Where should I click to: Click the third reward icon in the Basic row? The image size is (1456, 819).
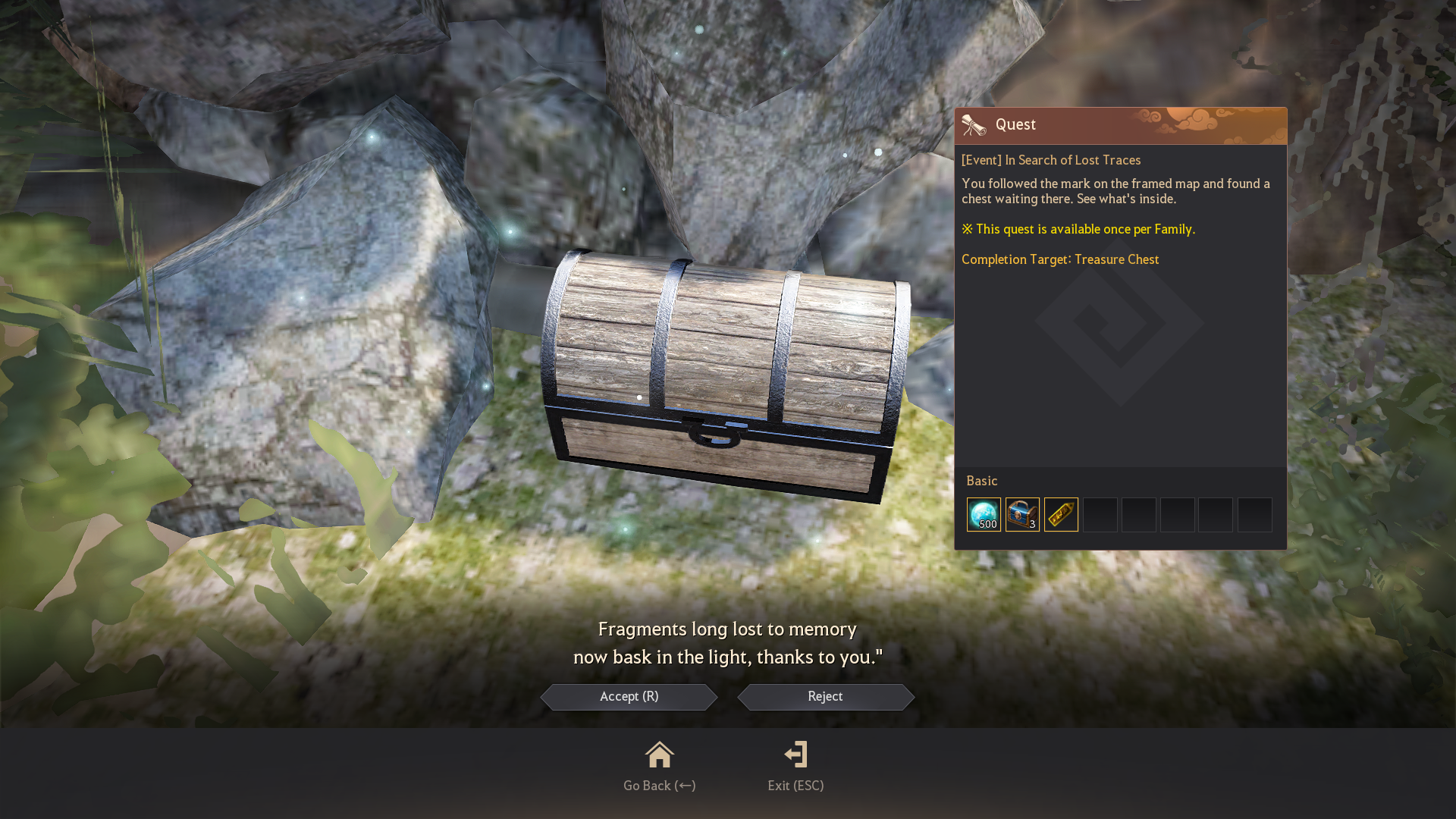click(1061, 514)
